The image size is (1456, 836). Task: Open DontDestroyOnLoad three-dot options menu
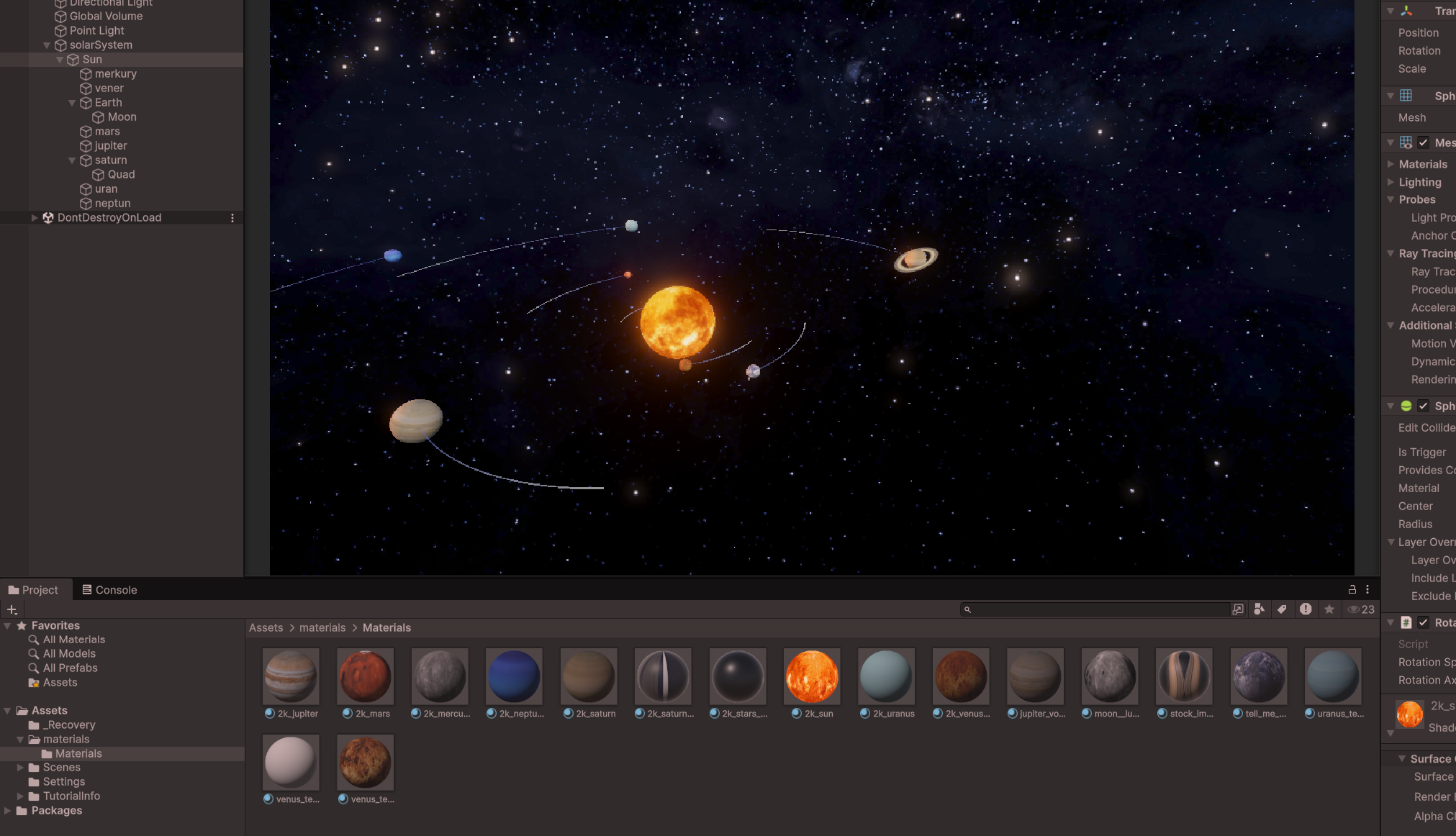[232, 218]
